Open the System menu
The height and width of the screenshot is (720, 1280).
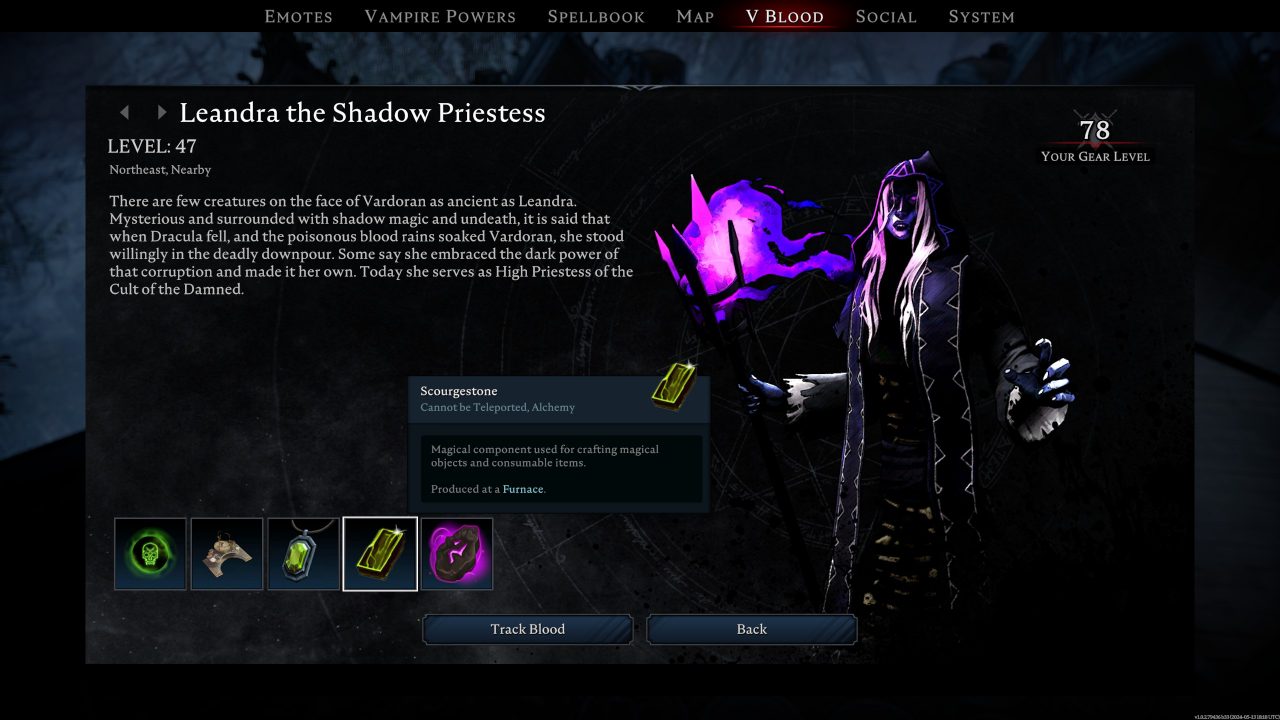pos(981,16)
